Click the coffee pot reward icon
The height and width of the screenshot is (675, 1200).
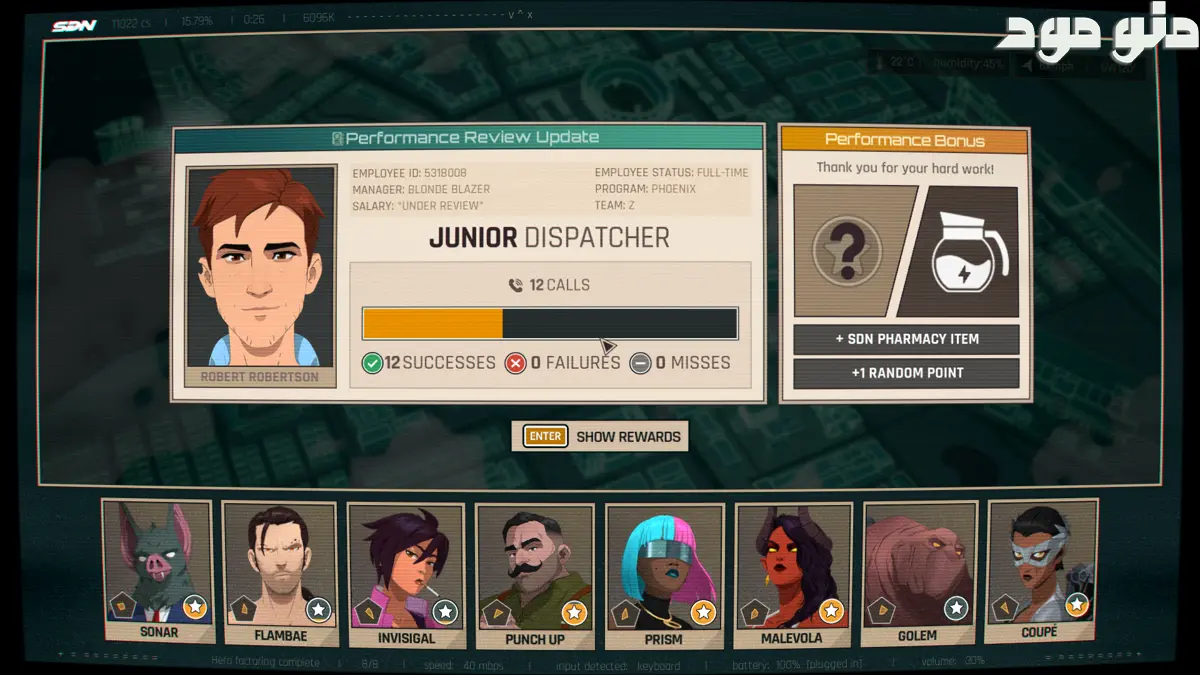click(967, 250)
